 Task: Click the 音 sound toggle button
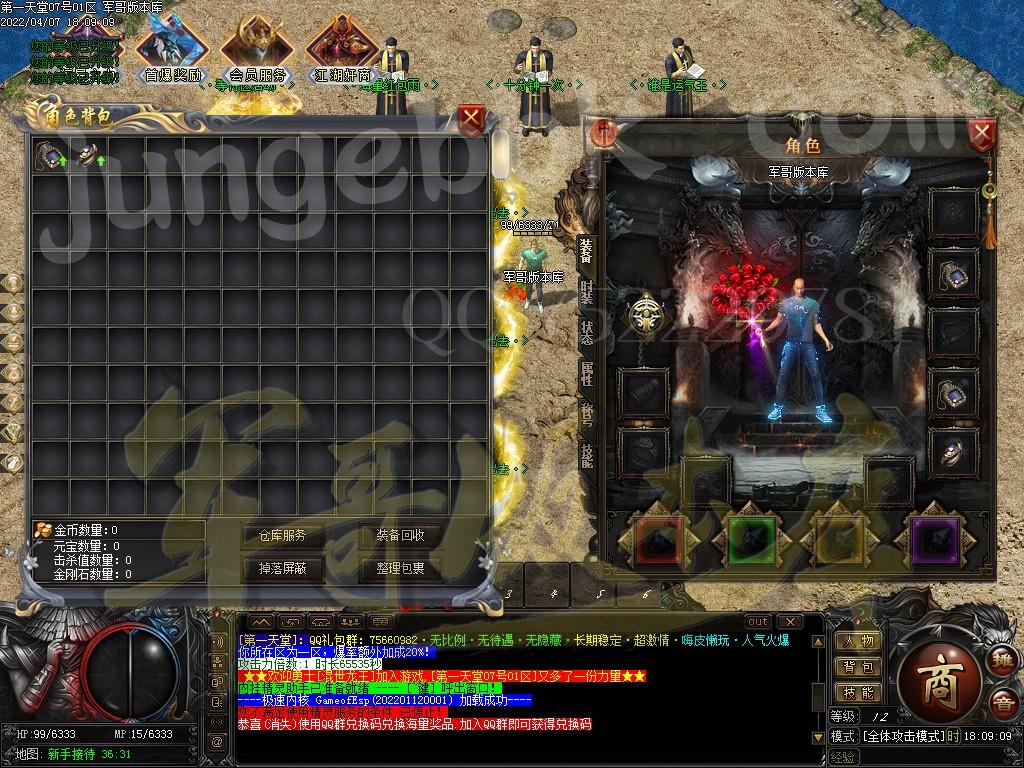click(1001, 704)
